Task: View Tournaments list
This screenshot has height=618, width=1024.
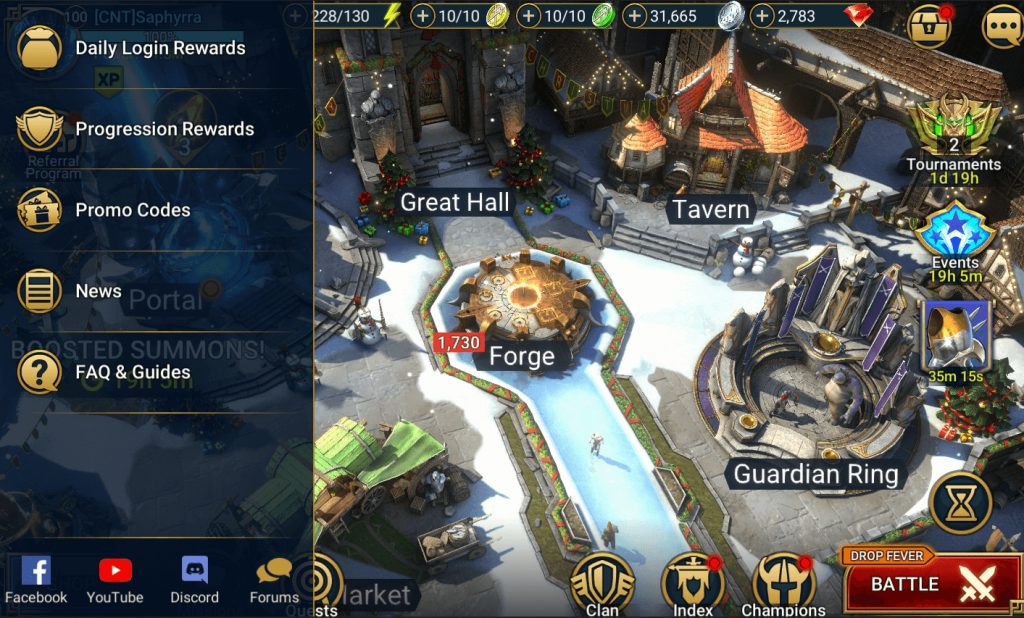Action: [953, 136]
